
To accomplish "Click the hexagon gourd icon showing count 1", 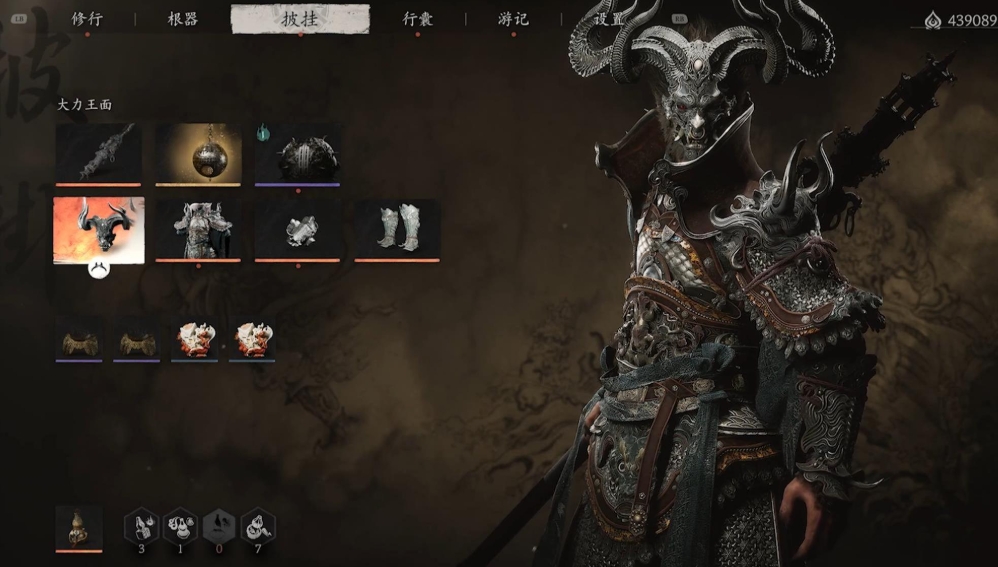I will pos(181,526).
